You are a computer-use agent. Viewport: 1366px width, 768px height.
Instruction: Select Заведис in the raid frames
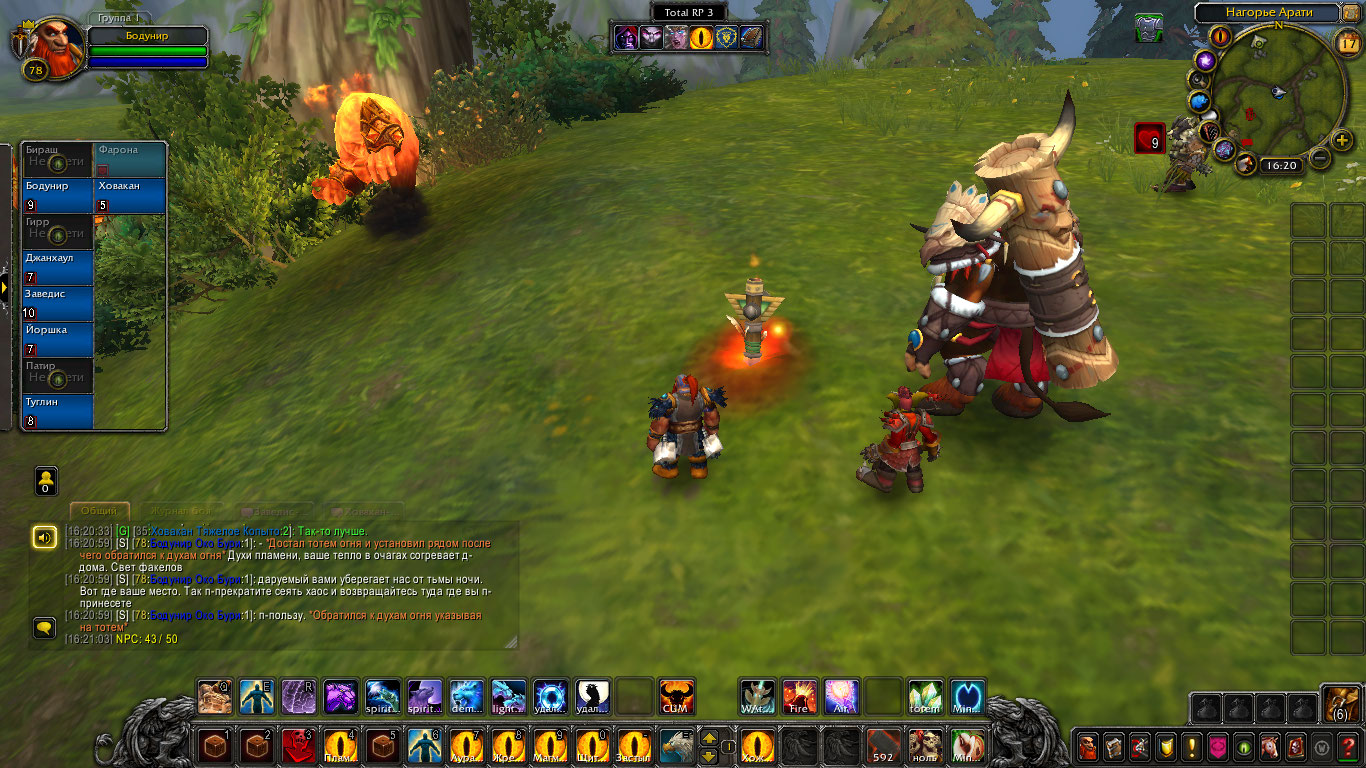[58, 303]
